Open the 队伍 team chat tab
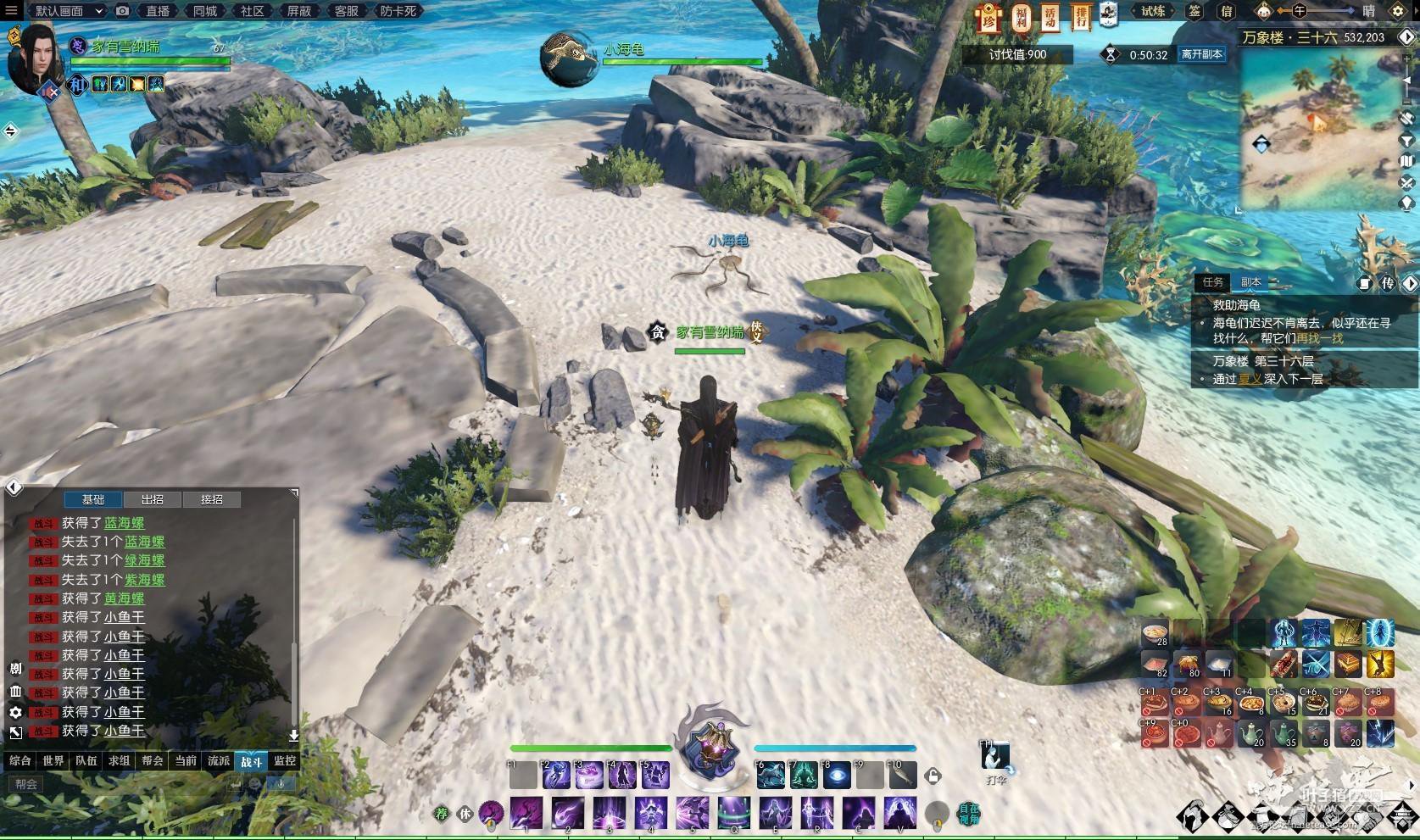The image size is (1420, 840). 86,761
